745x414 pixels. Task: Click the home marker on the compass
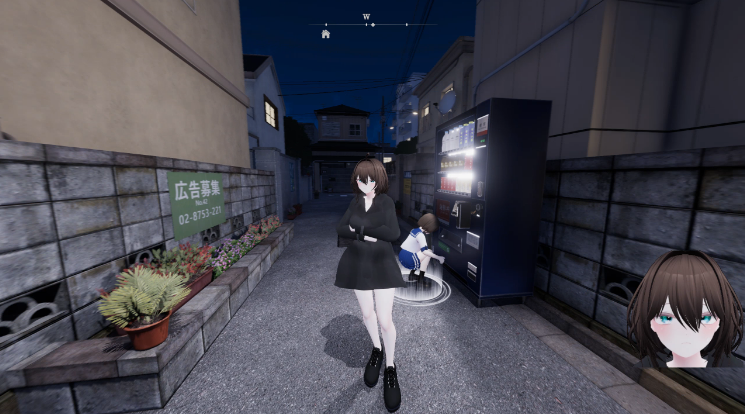pos(326,33)
